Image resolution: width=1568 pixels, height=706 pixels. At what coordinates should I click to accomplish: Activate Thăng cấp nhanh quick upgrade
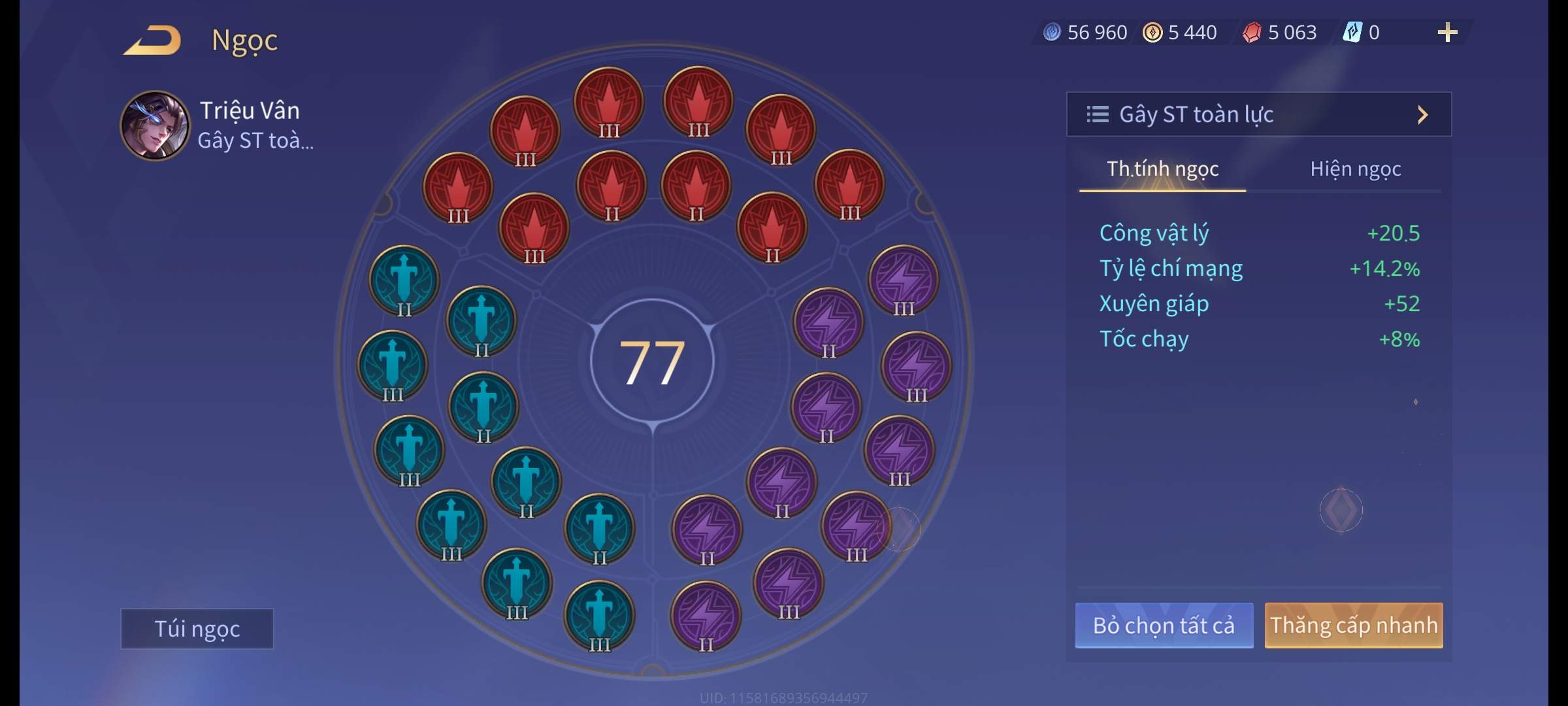click(x=1353, y=626)
